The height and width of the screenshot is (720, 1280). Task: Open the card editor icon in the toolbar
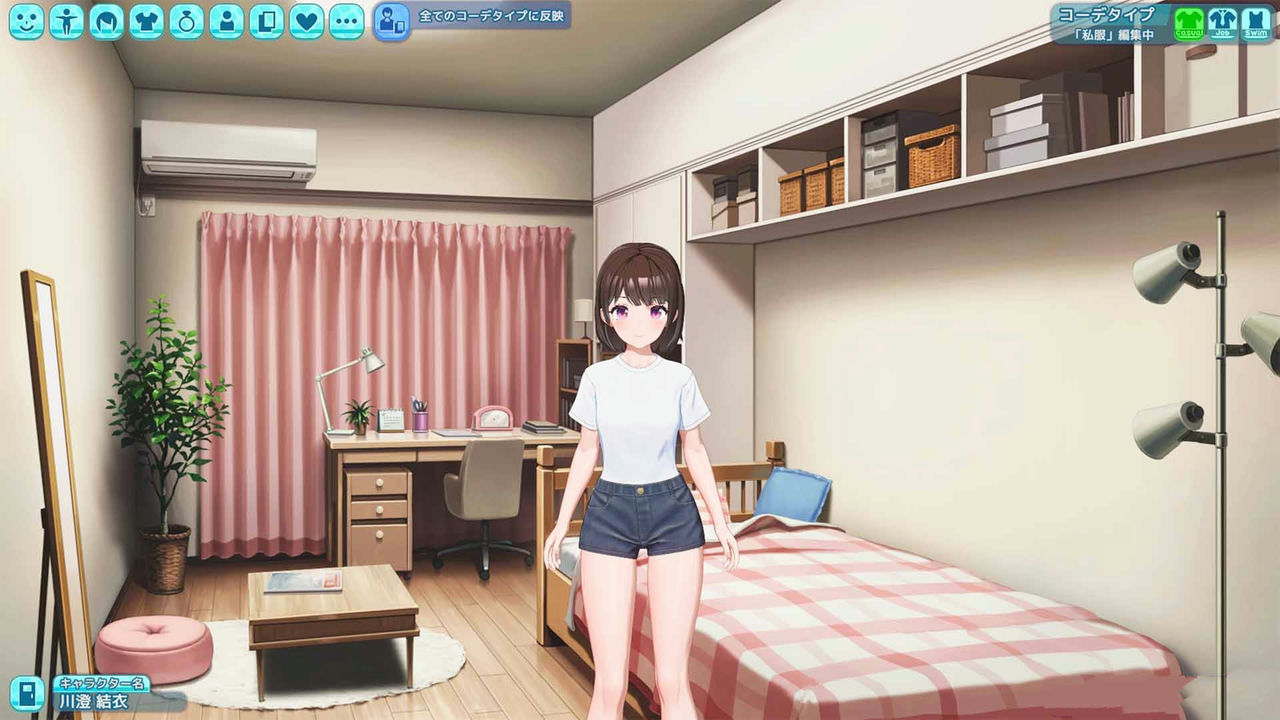point(266,20)
